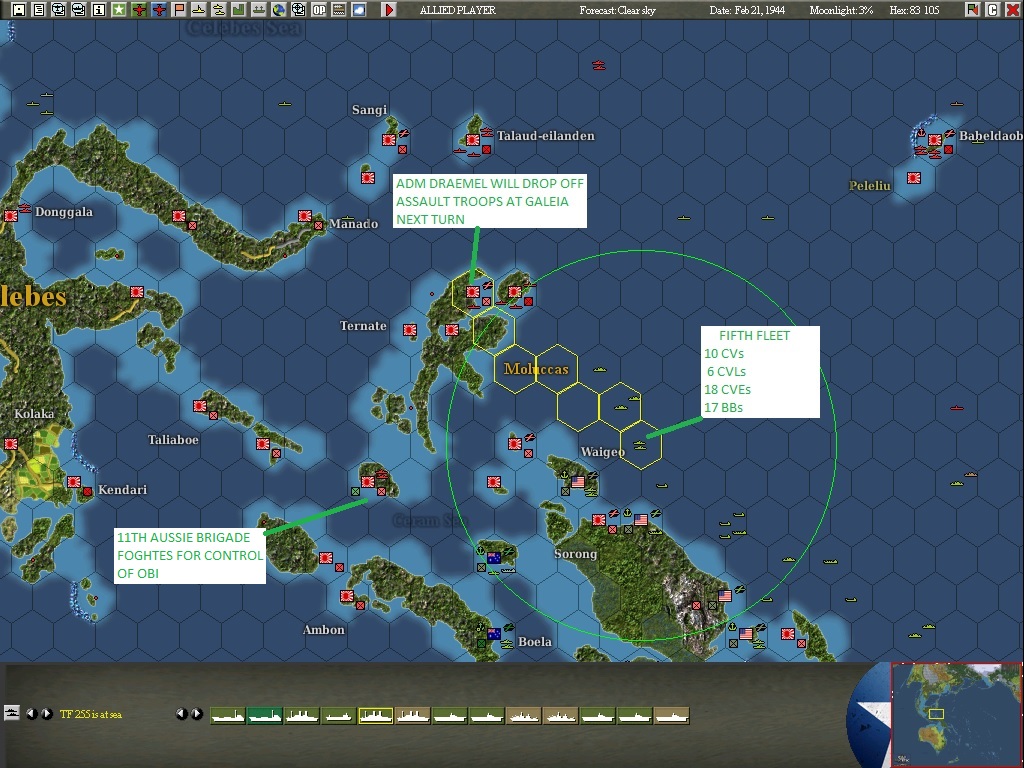This screenshot has width=1032, height=768.
Task: Open the world minimap
Action: (x=956, y=713)
